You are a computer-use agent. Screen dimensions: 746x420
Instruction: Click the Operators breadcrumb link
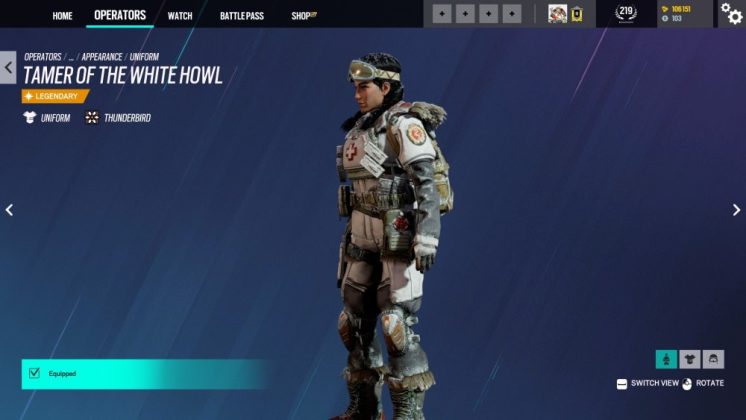[x=42, y=57]
